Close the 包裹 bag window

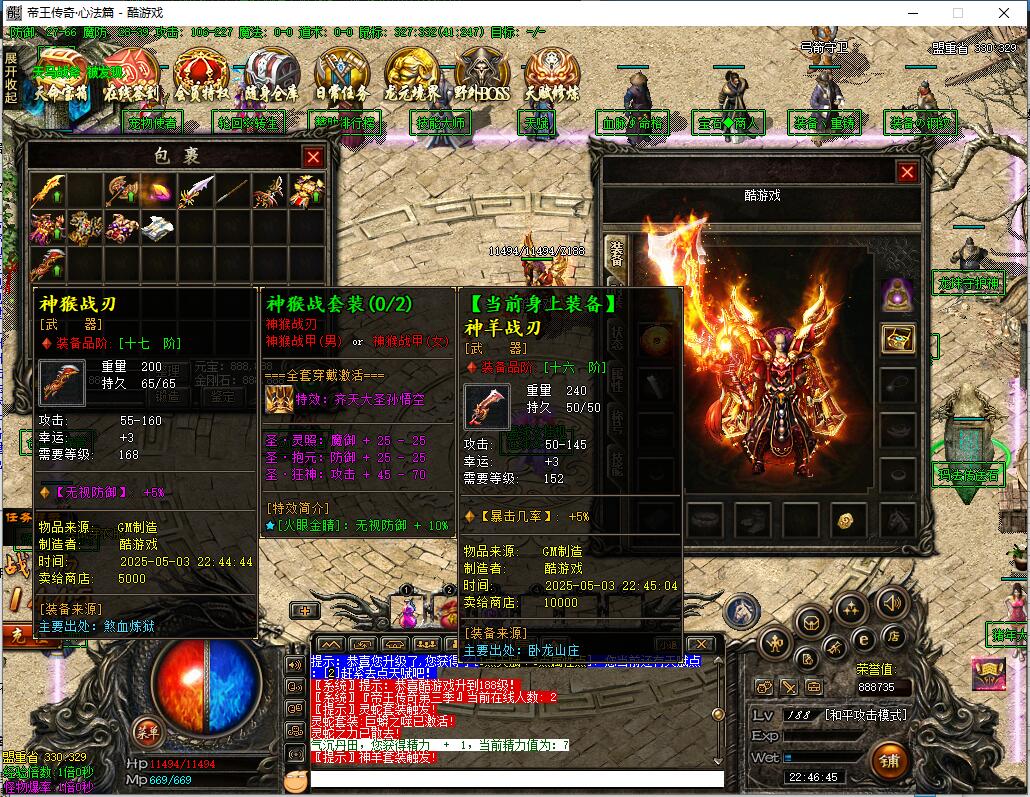click(x=313, y=157)
